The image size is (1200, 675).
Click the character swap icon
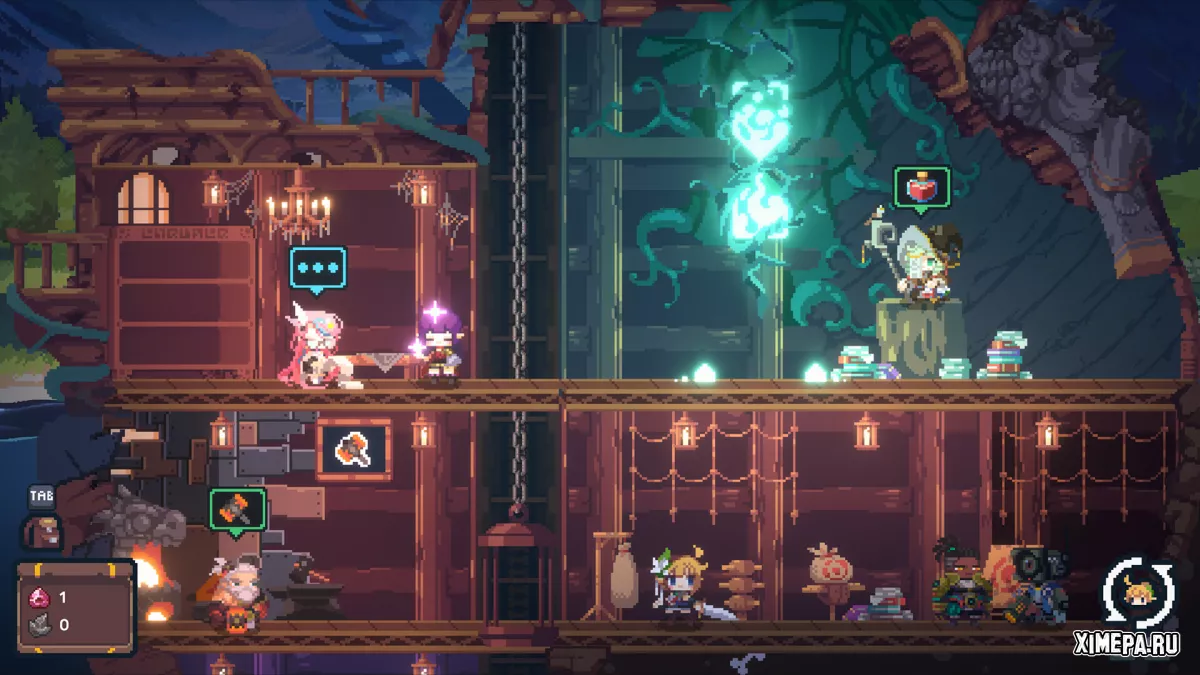[x=1141, y=592]
